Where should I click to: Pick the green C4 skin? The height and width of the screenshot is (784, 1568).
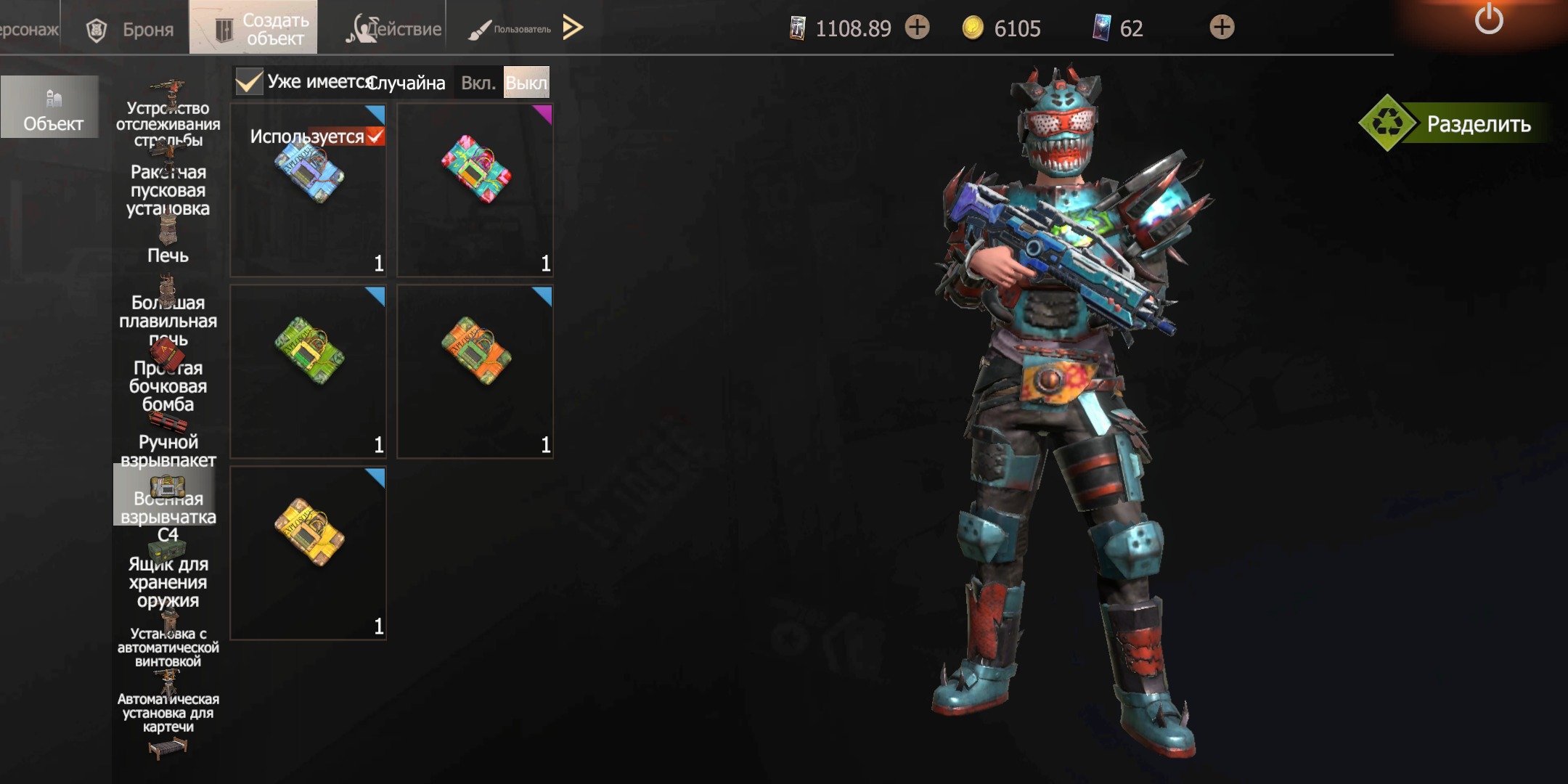309,372
